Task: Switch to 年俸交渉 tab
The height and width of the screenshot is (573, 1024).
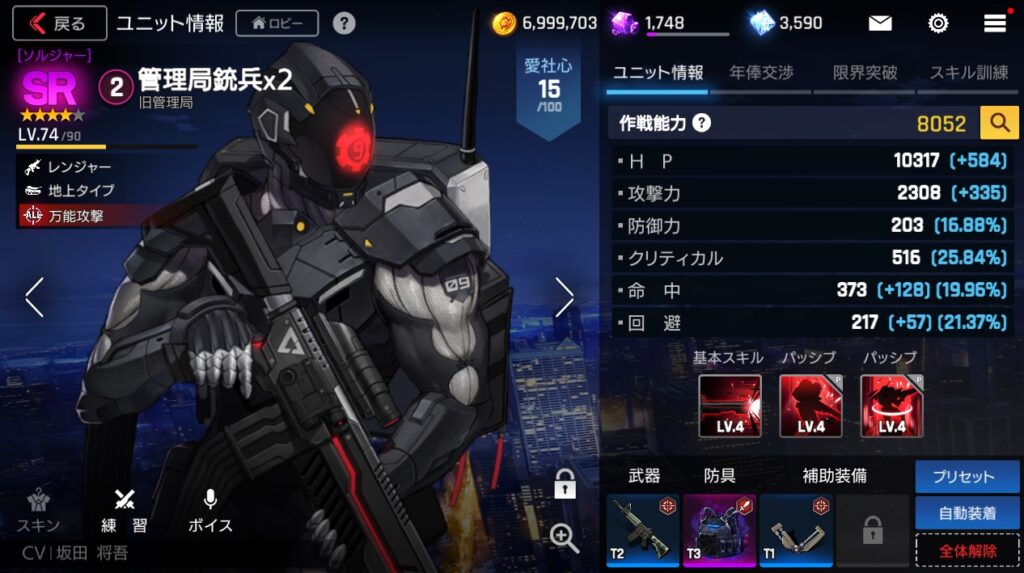Action: click(761, 73)
